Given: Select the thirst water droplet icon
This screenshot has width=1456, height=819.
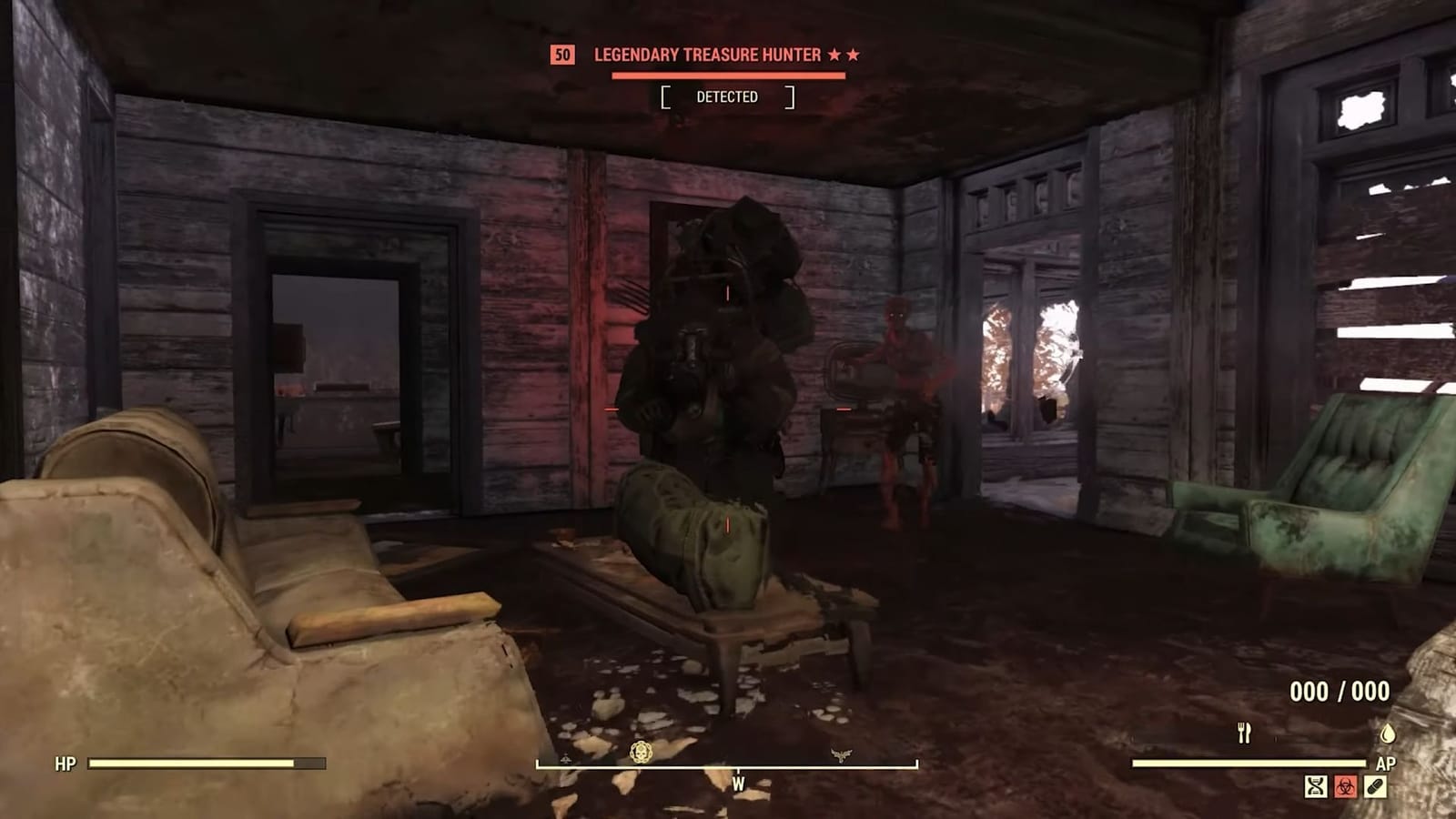Looking at the screenshot, I should coord(1388,733).
